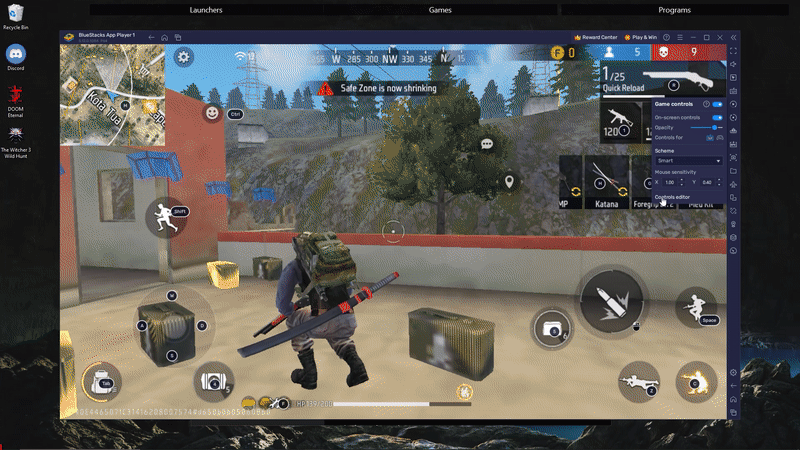The width and height of the screenshot is (800, 450).
Task: Activate the sprint running icon
Action: click(x=164, y=217)
